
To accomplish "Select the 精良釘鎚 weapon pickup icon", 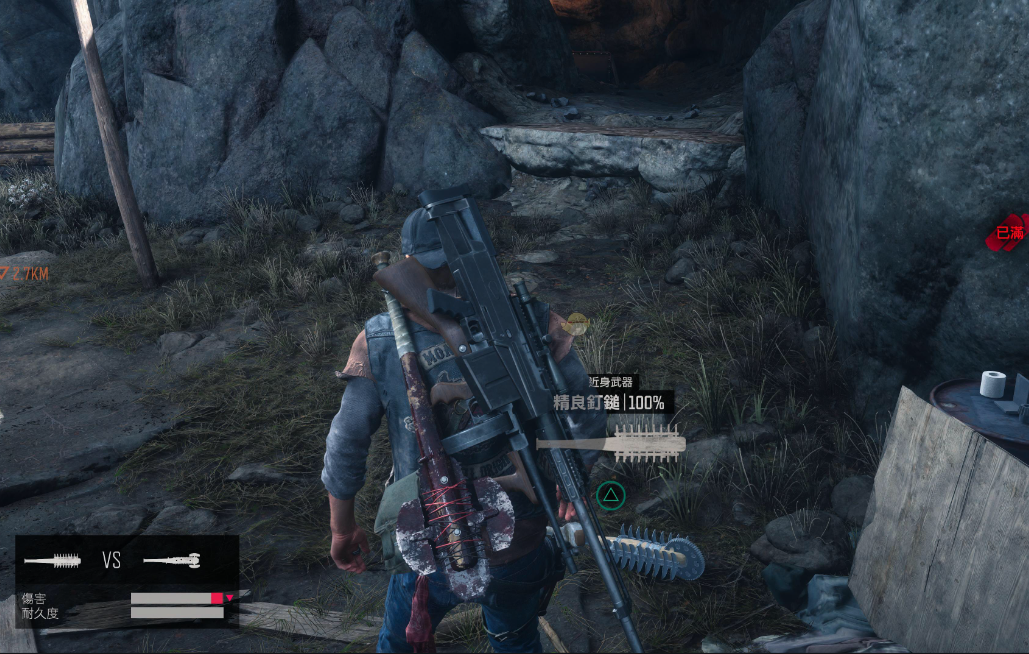I will (610, 443).
